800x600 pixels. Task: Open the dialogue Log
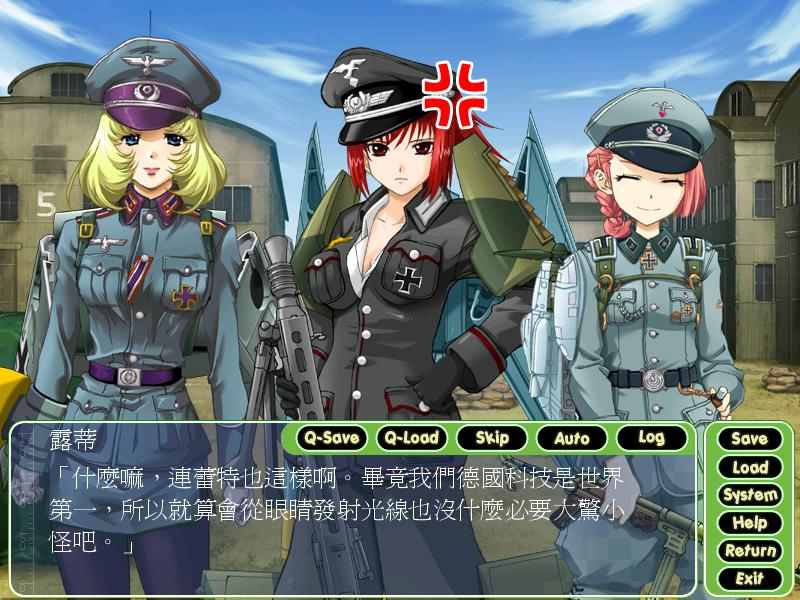click(x=651, y=437)
